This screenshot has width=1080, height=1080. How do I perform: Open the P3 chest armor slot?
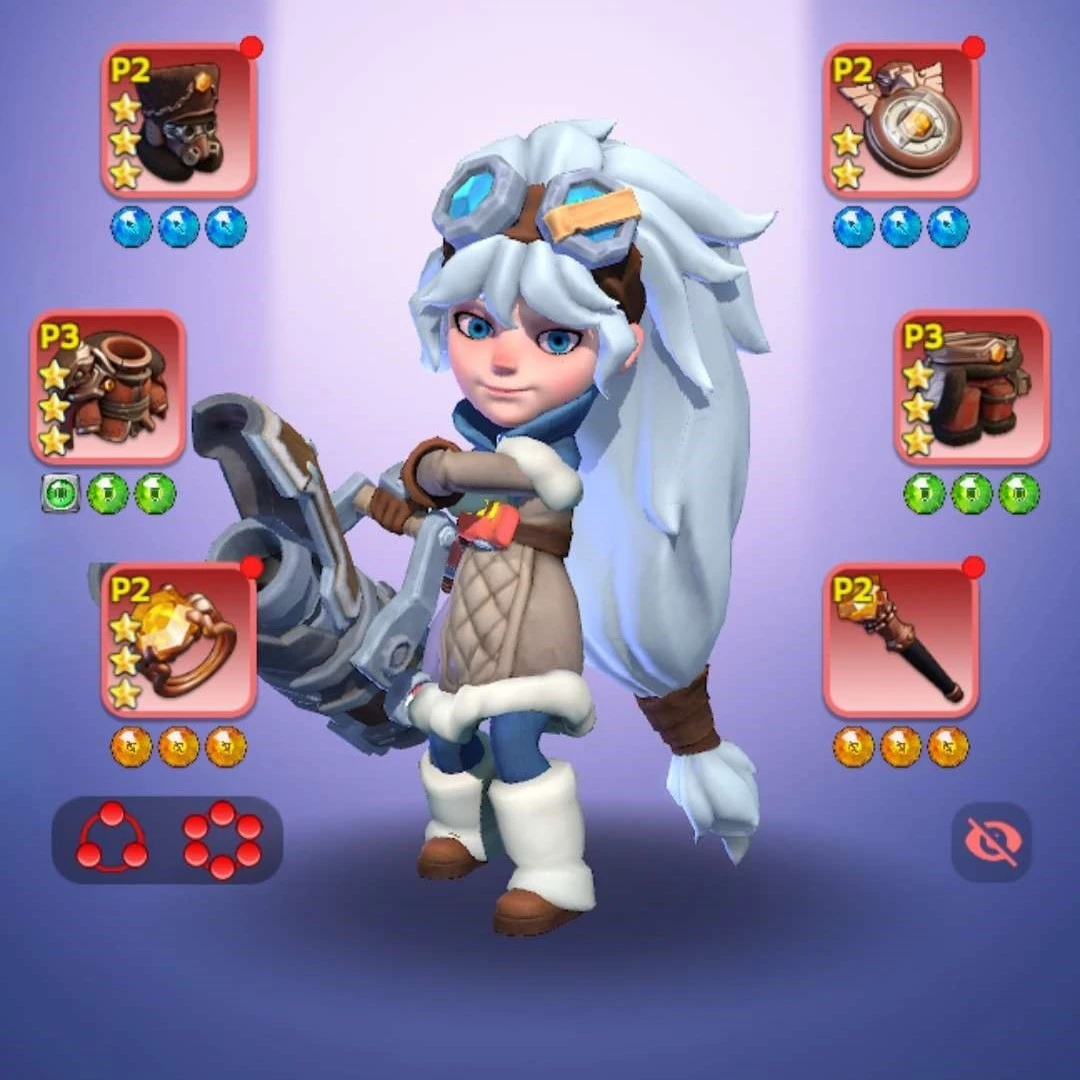pos(108,387)
